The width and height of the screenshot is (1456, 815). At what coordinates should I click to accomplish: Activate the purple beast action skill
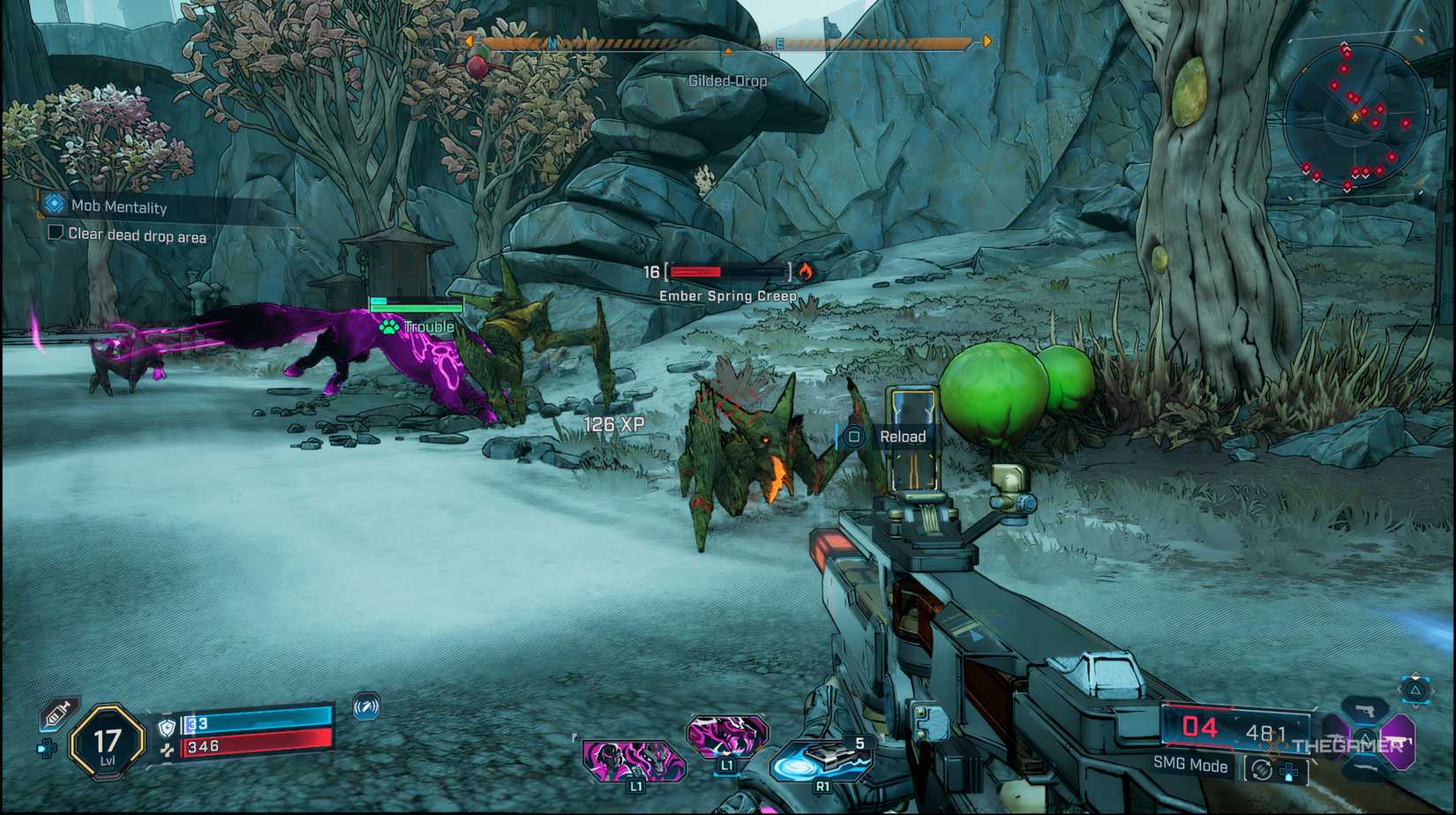(727, 736)
